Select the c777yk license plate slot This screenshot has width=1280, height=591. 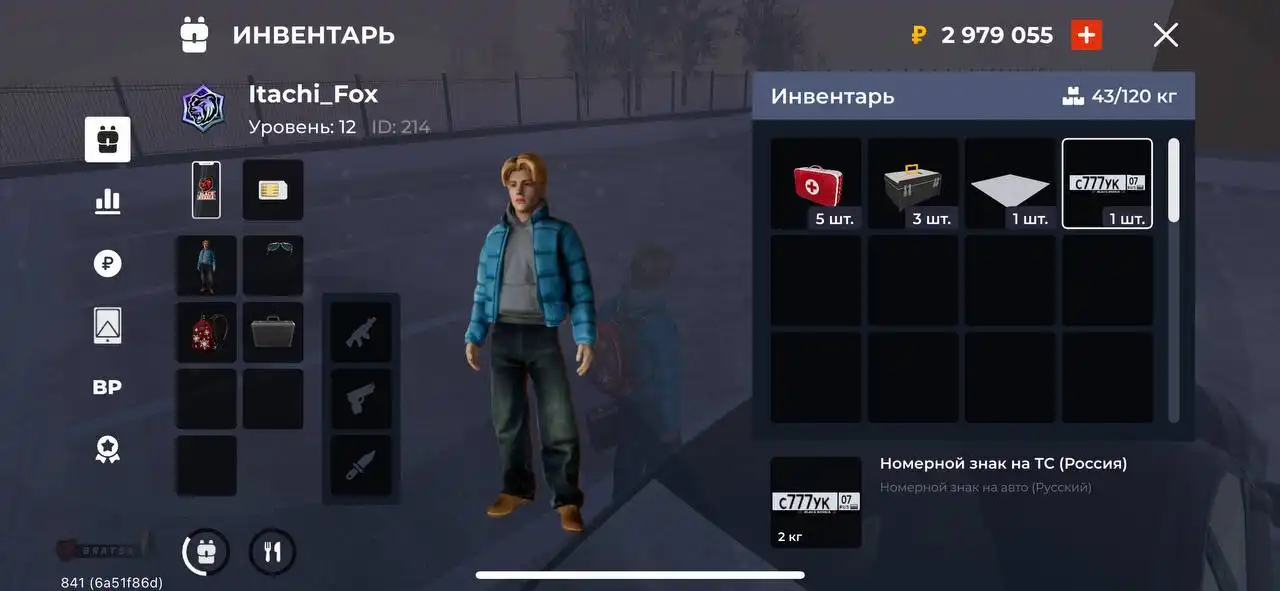(x=1107, y=184)
